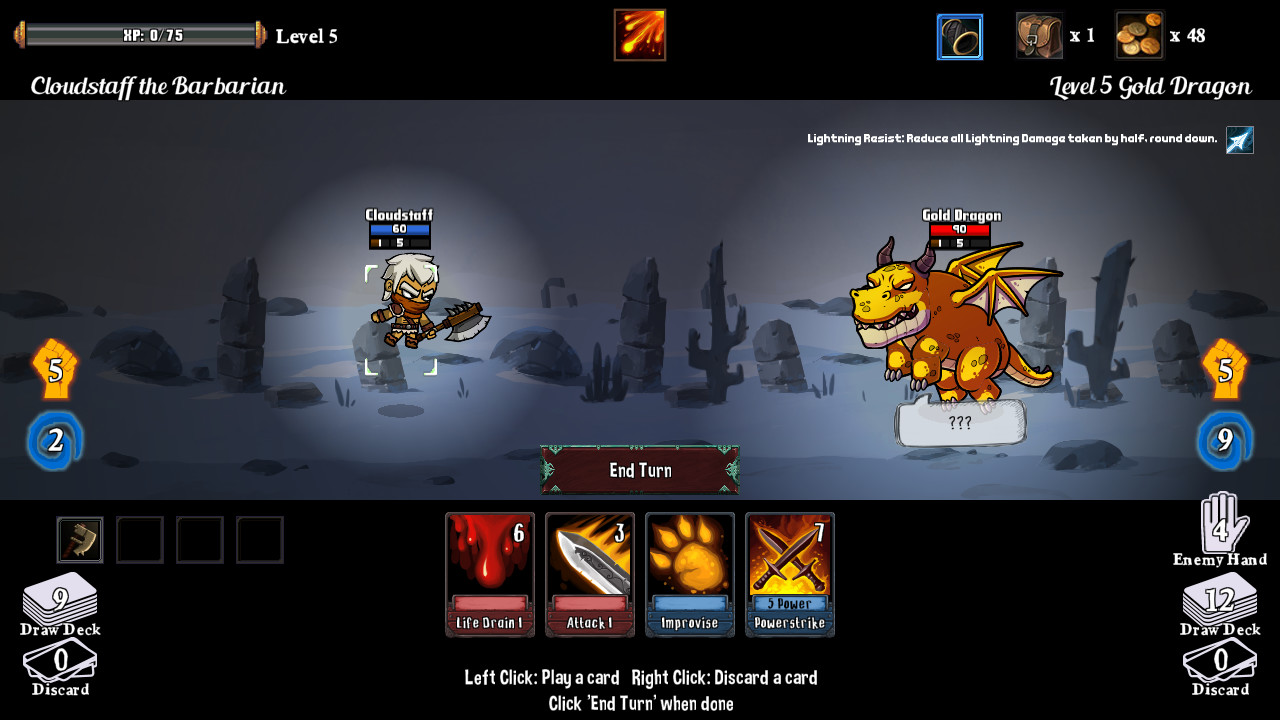1280x720 pixels.
Task: Click the enemy's blue orb showing 9
Action: 1224,437
